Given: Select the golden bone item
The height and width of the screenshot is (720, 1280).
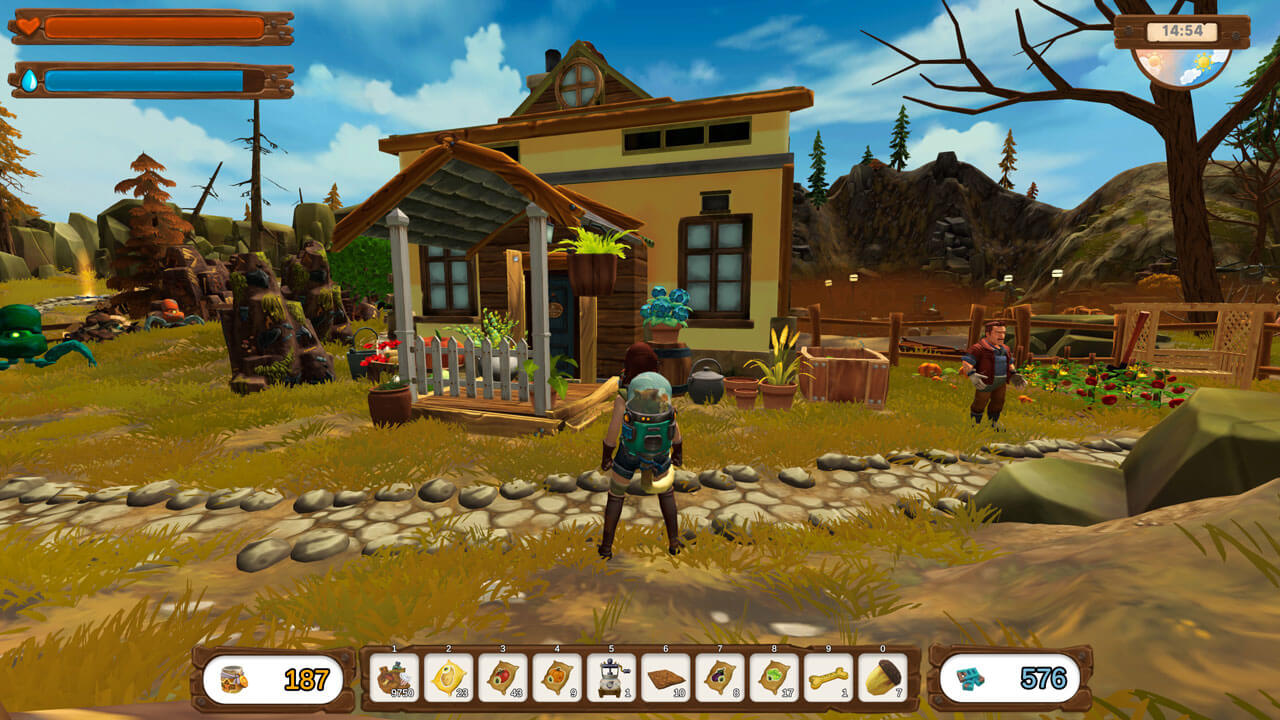Looking at the screenshot, I should tap(828, 678).
